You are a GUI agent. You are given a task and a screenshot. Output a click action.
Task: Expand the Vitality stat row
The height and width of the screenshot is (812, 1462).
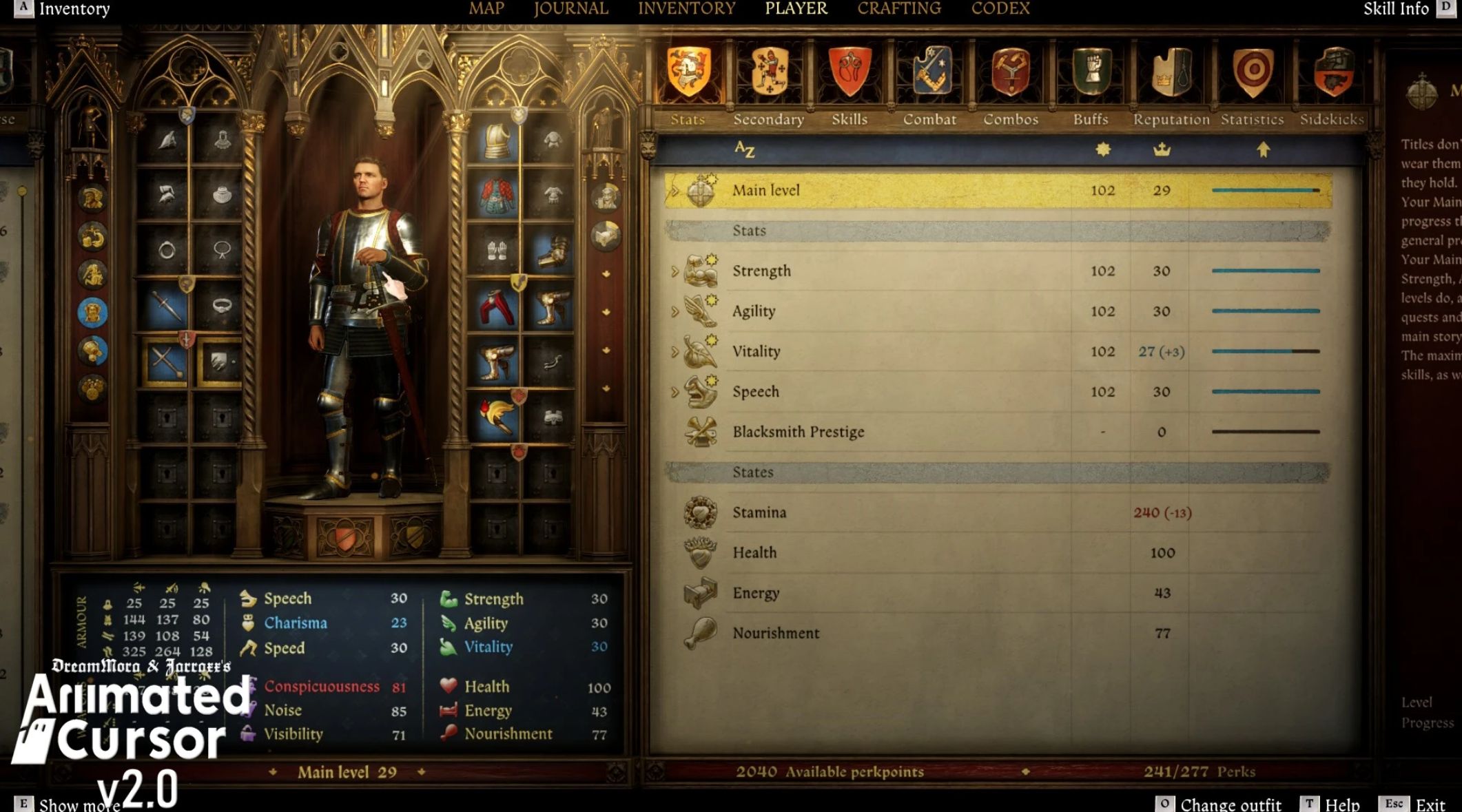pos(675,352)
